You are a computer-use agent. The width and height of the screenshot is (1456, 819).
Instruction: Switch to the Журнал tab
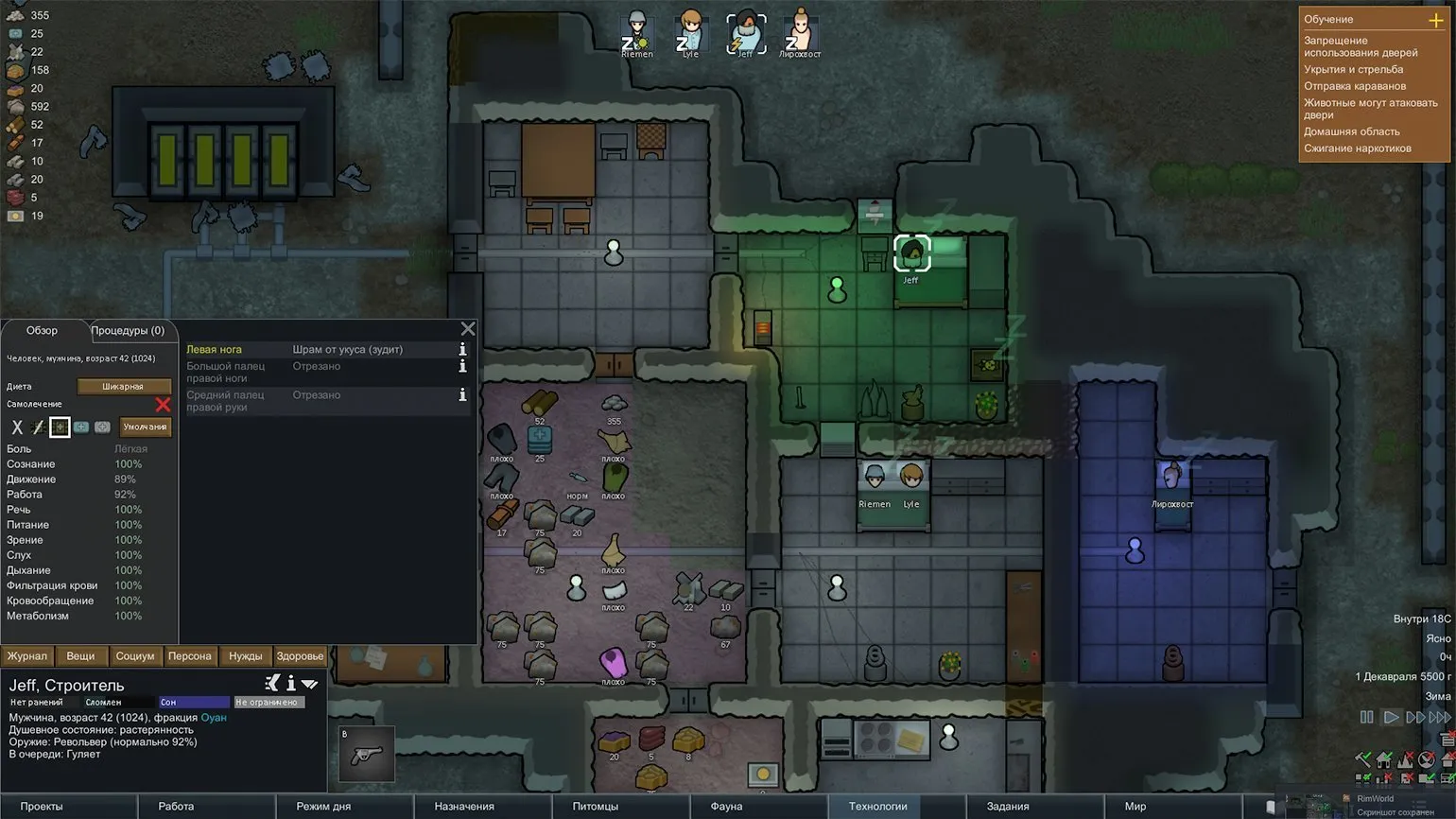[27, 656]
